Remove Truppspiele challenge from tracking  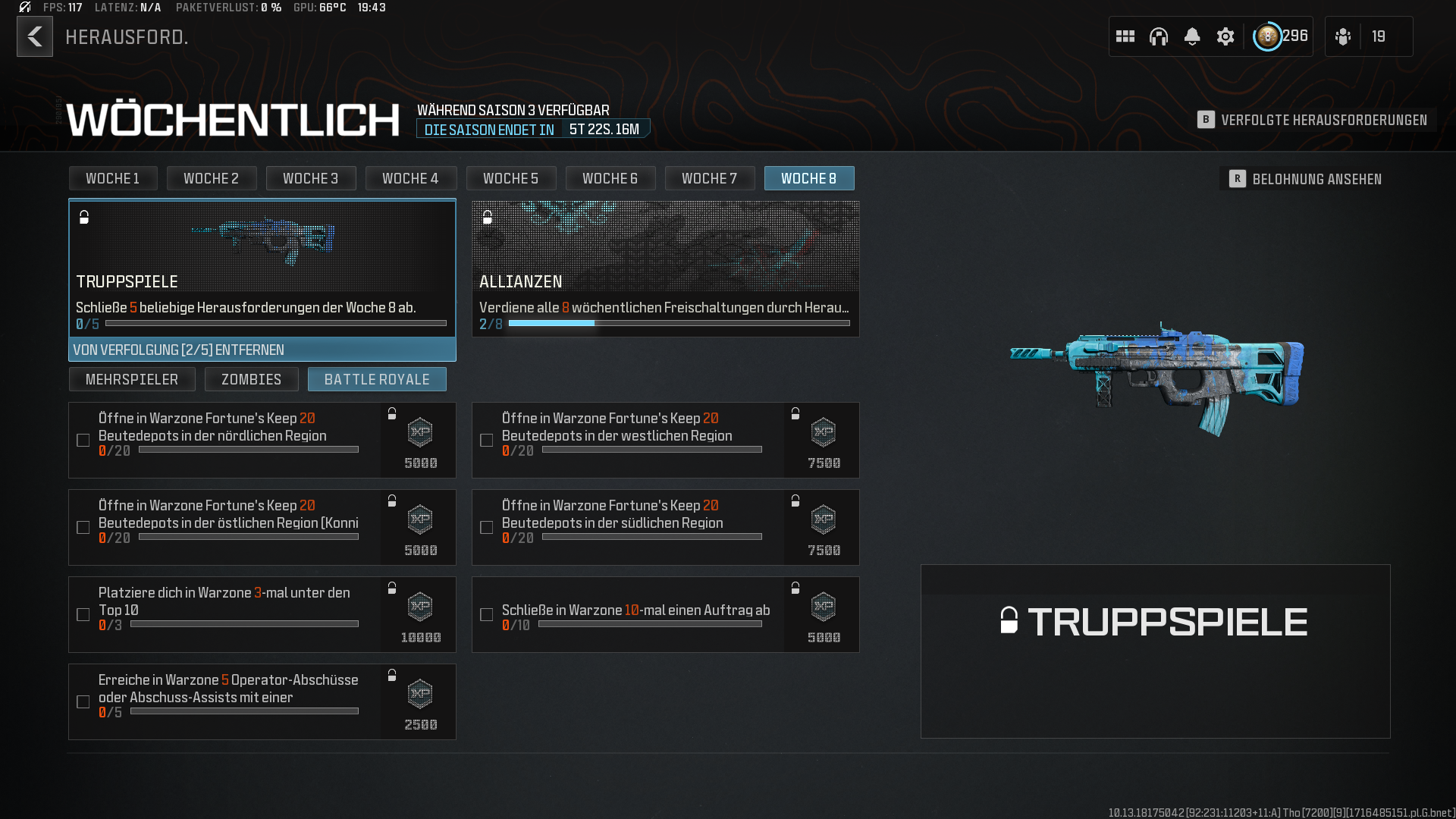tap(262, 350)
